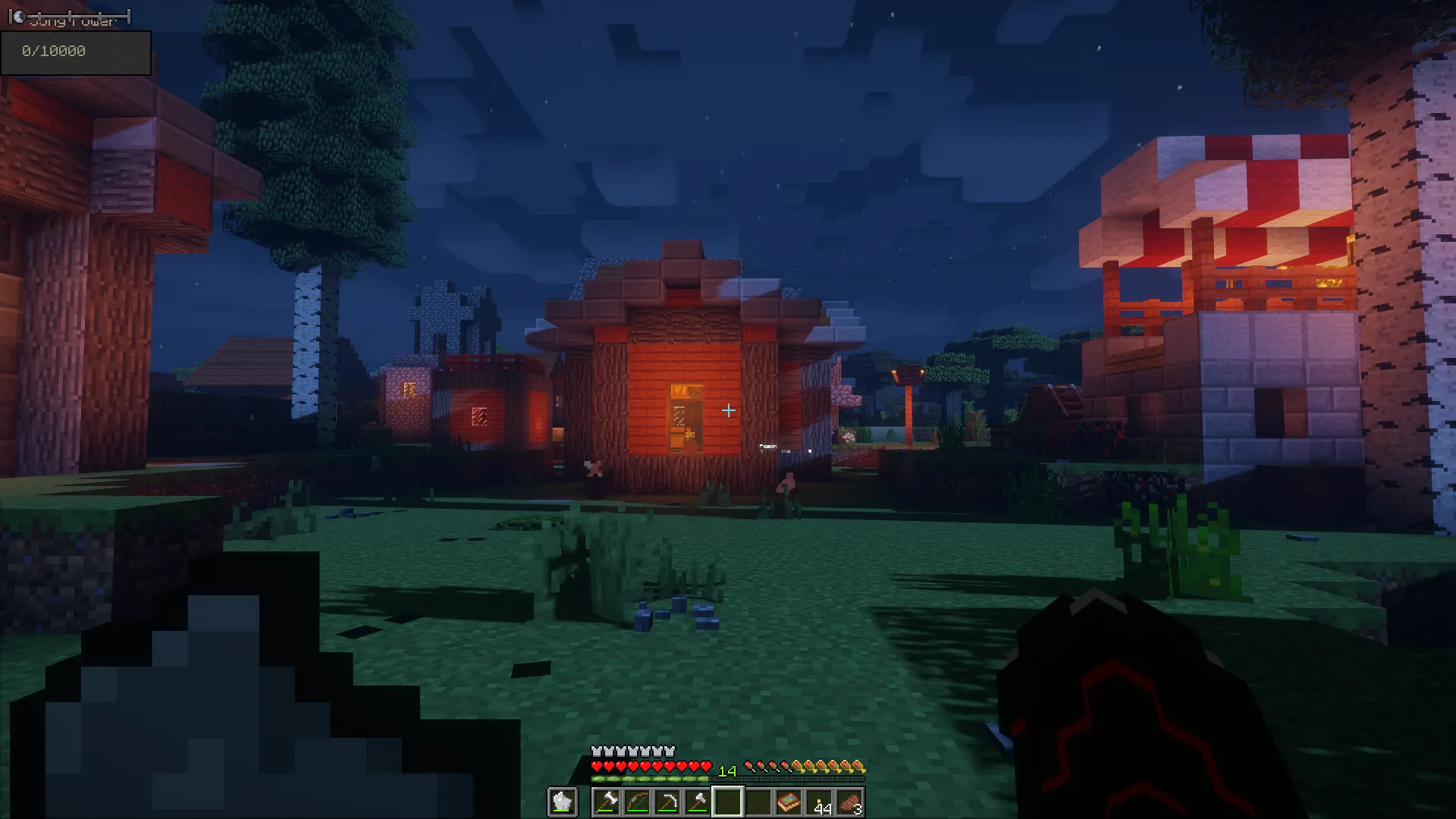Click the currently selected empty hotbar slot
Viewport: 1456px width, 819px height.
tap(728, 801)
